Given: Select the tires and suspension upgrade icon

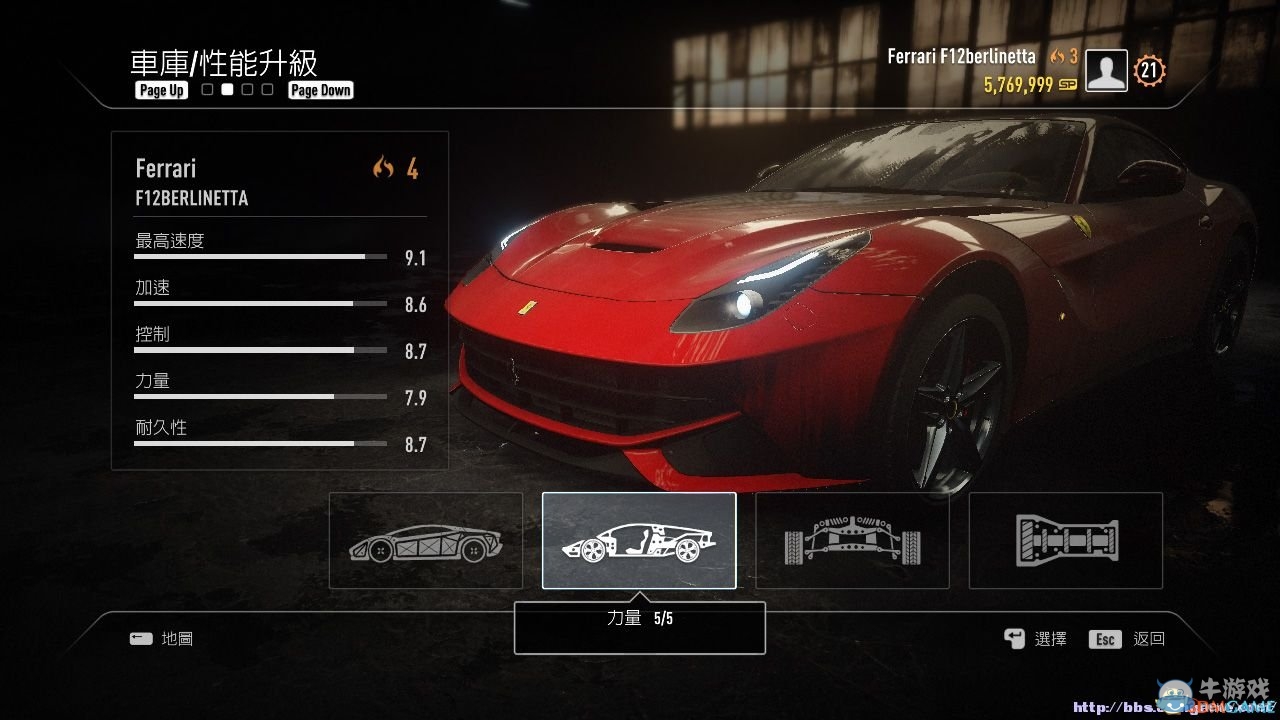Looking at the screenshot, I should tap(852, 540).
